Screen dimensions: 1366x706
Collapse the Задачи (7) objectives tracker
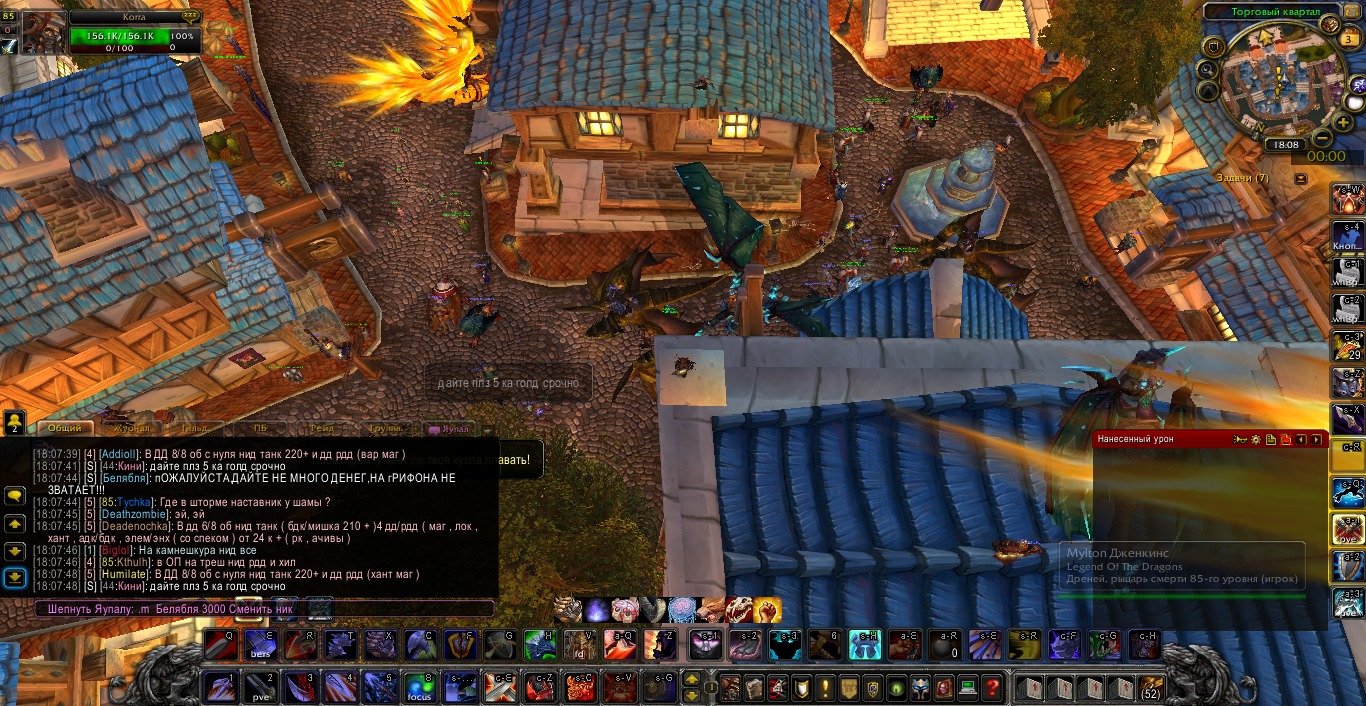click(1300, 178)
